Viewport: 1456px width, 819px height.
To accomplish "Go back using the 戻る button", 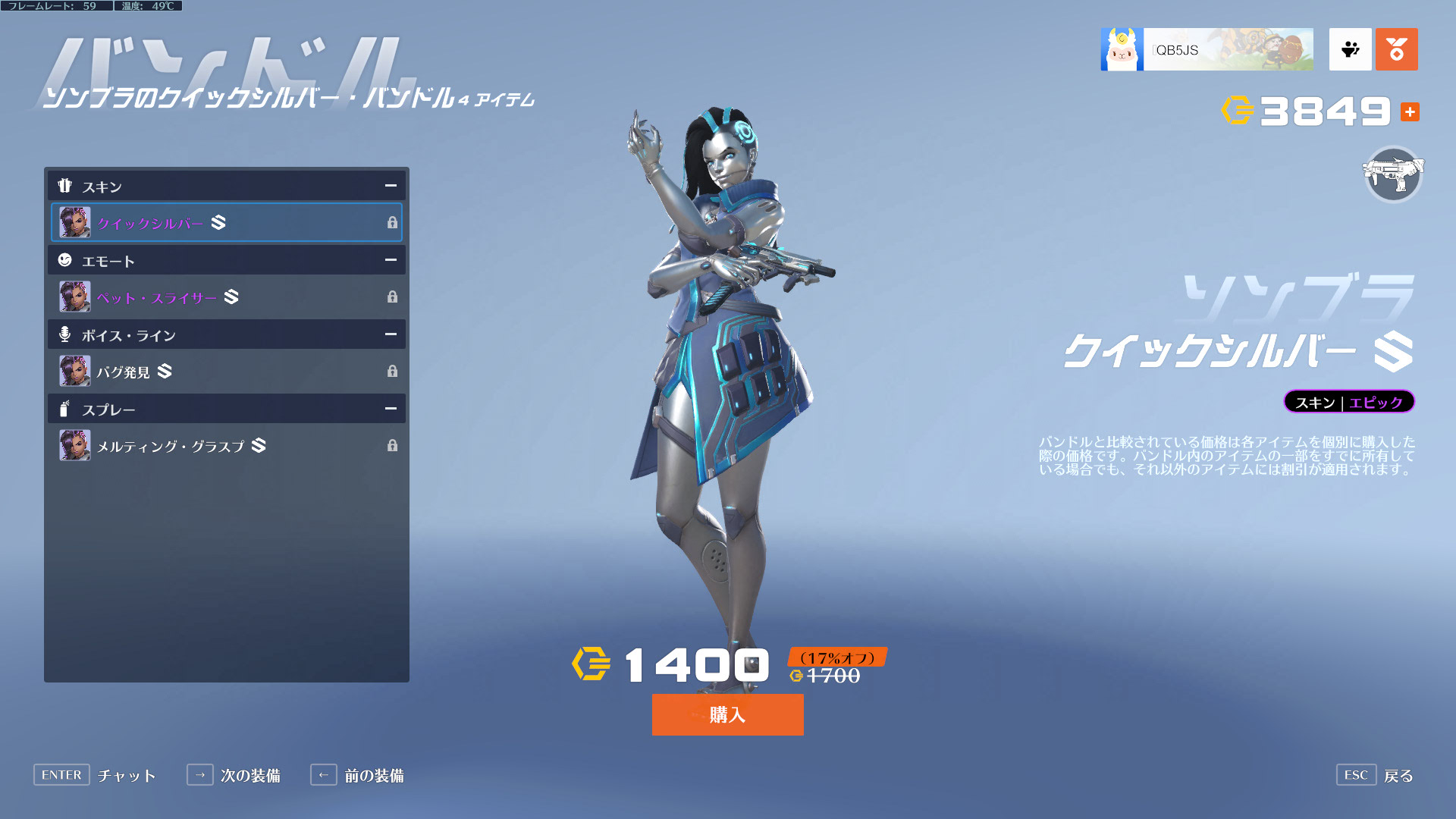I will pyautogui.click(x=1376, y=775).
